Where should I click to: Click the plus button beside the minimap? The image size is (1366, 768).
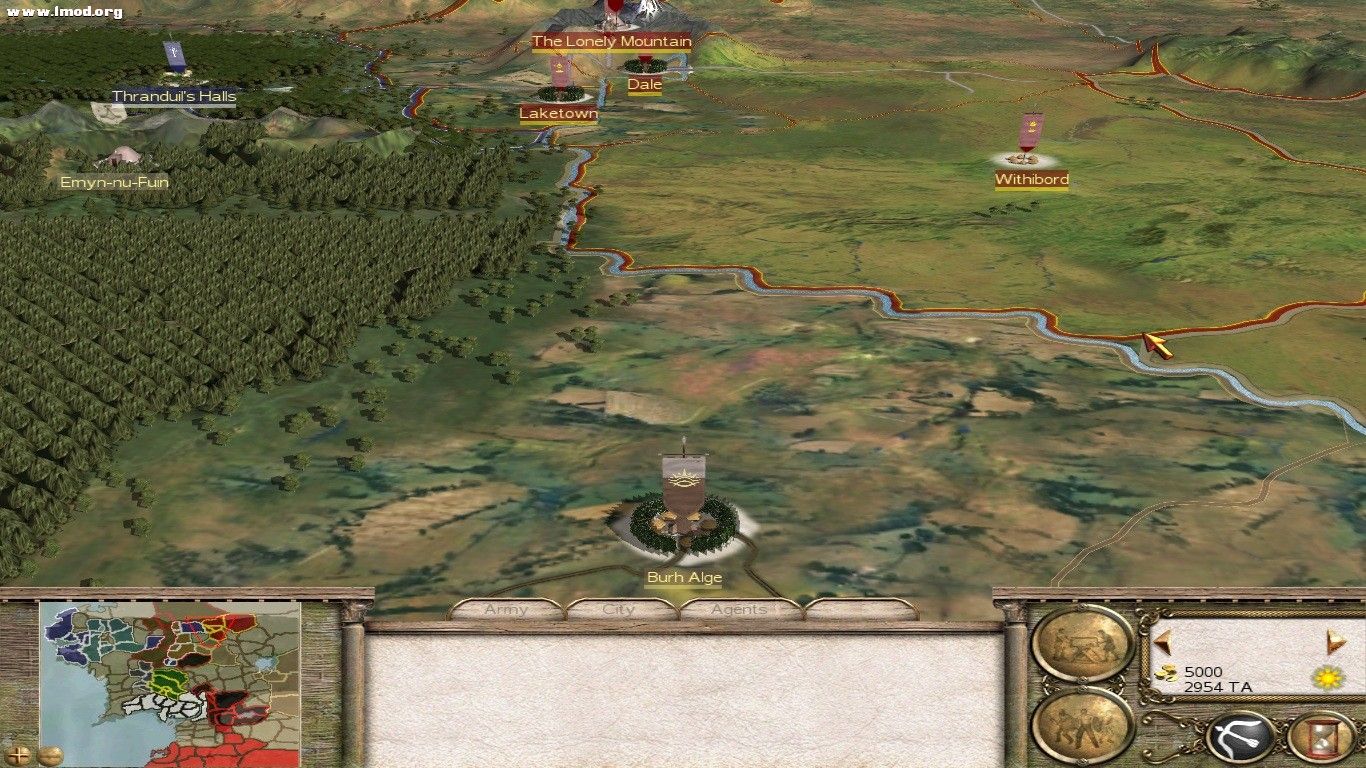tap(18, 754)
